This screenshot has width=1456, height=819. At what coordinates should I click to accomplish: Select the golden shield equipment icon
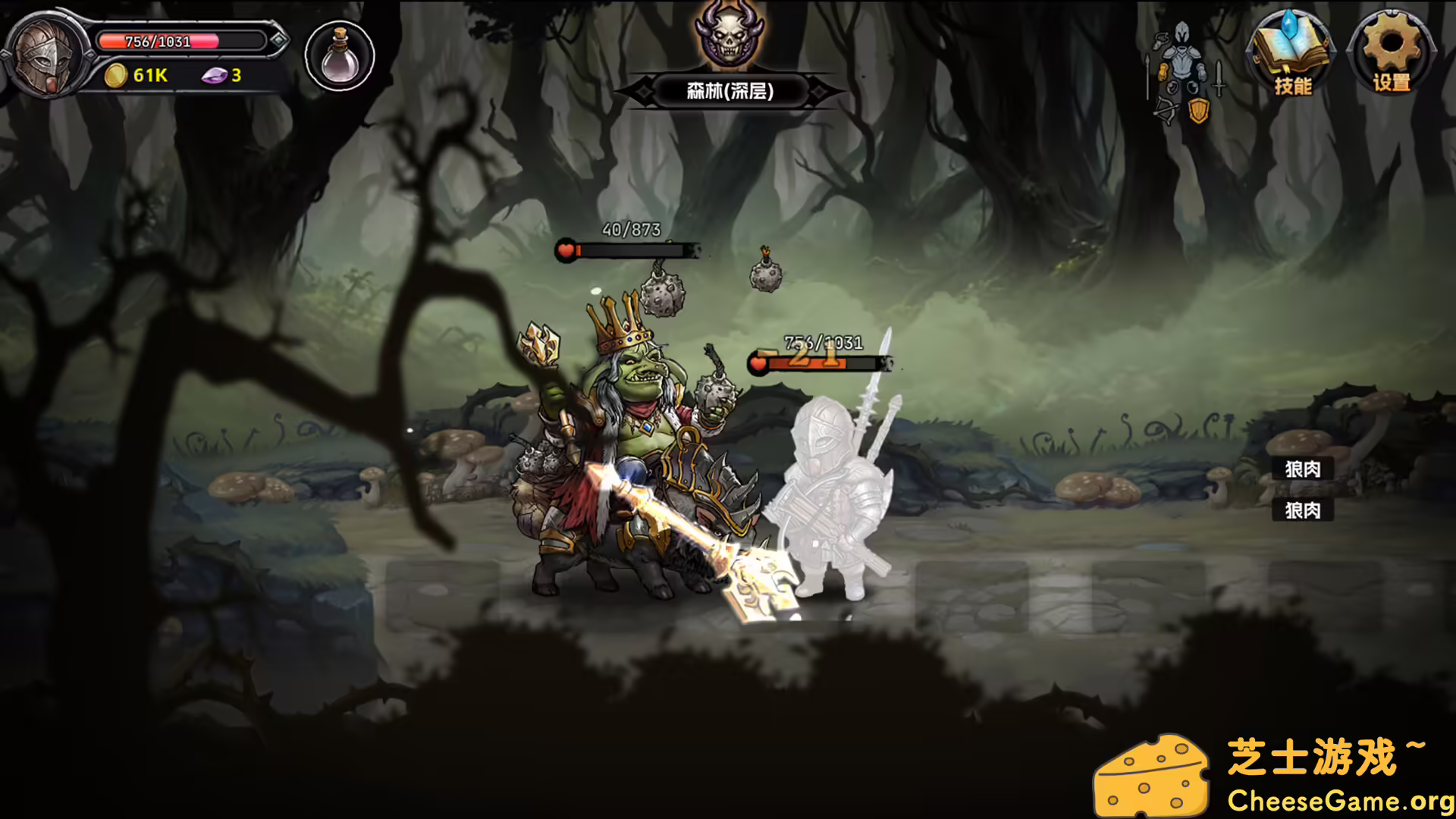[x=1199, y=111]
